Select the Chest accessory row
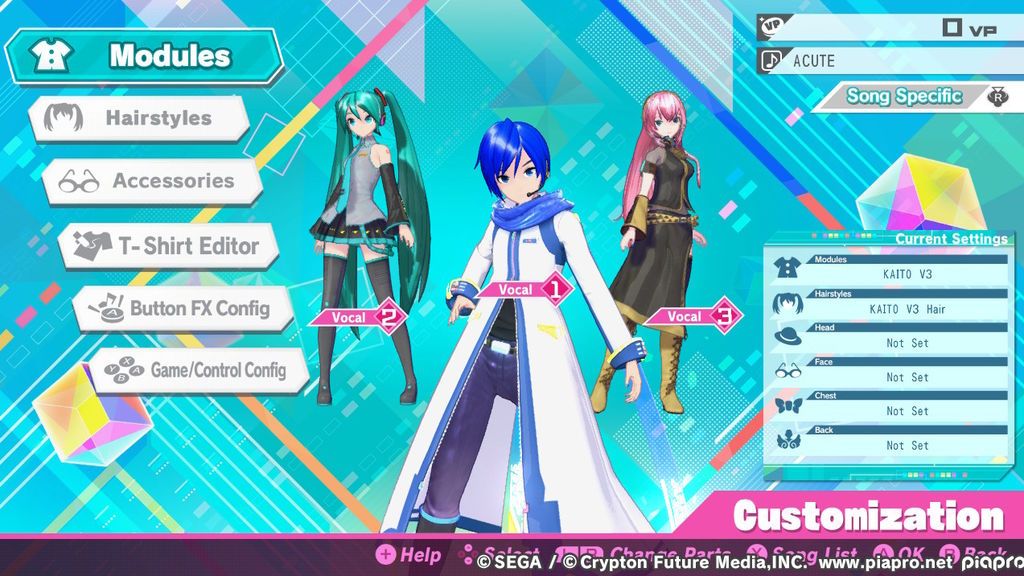Viewport: 1024px width, 576px height. coord(890,405)
